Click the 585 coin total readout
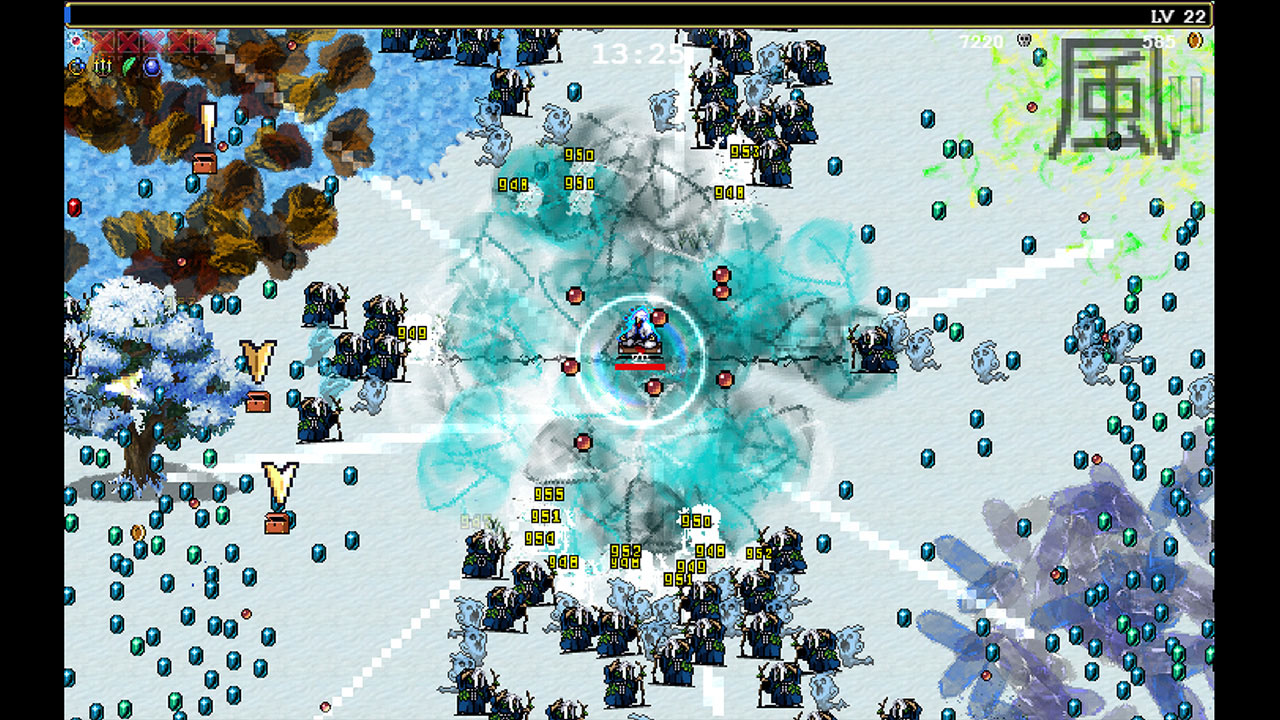Viewport: 1280px width, 720px height. [x=1159, y=41]
